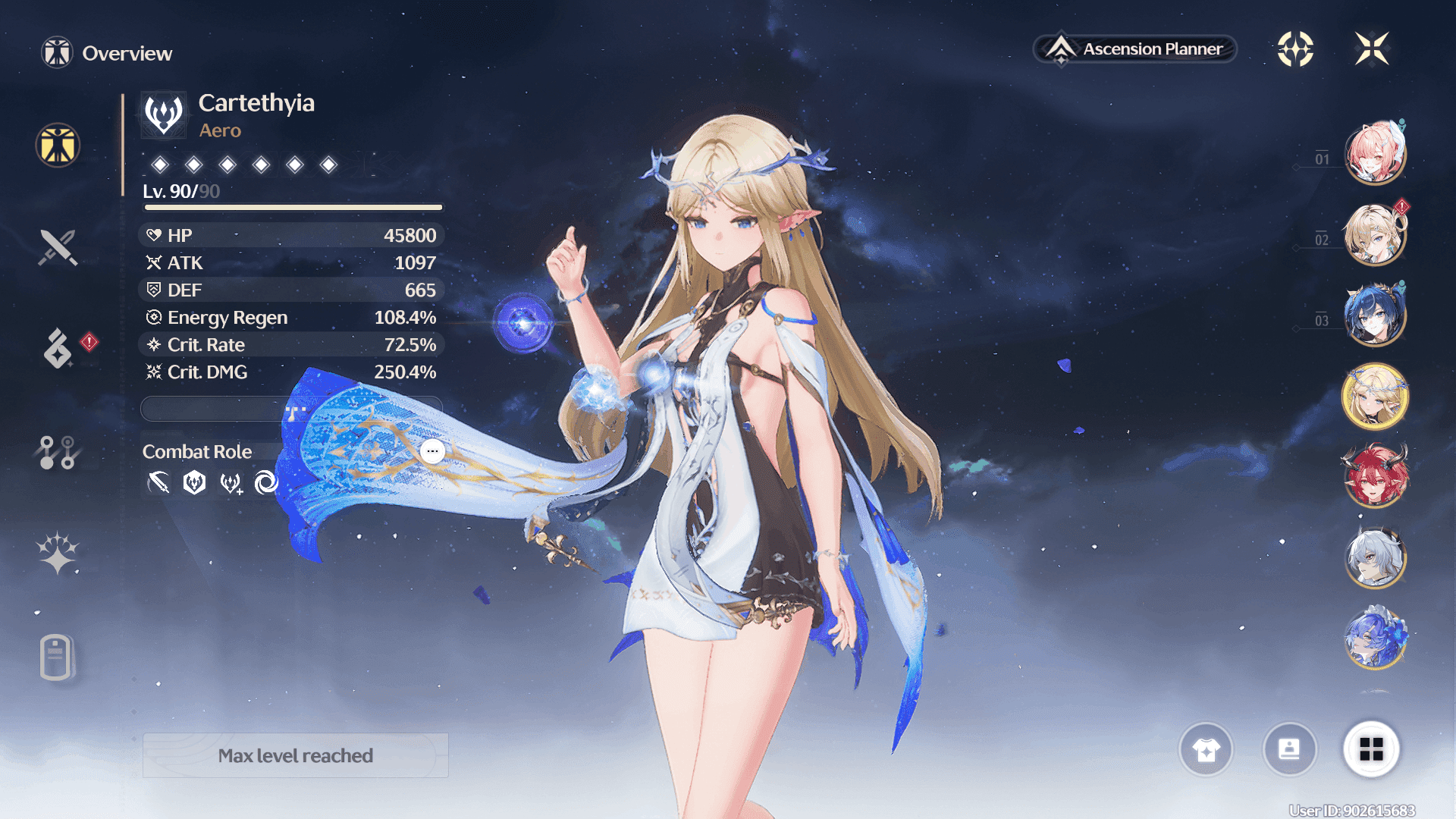
Task: Switch to the Resonance Chain star tab
Action: tap(58, 553)
